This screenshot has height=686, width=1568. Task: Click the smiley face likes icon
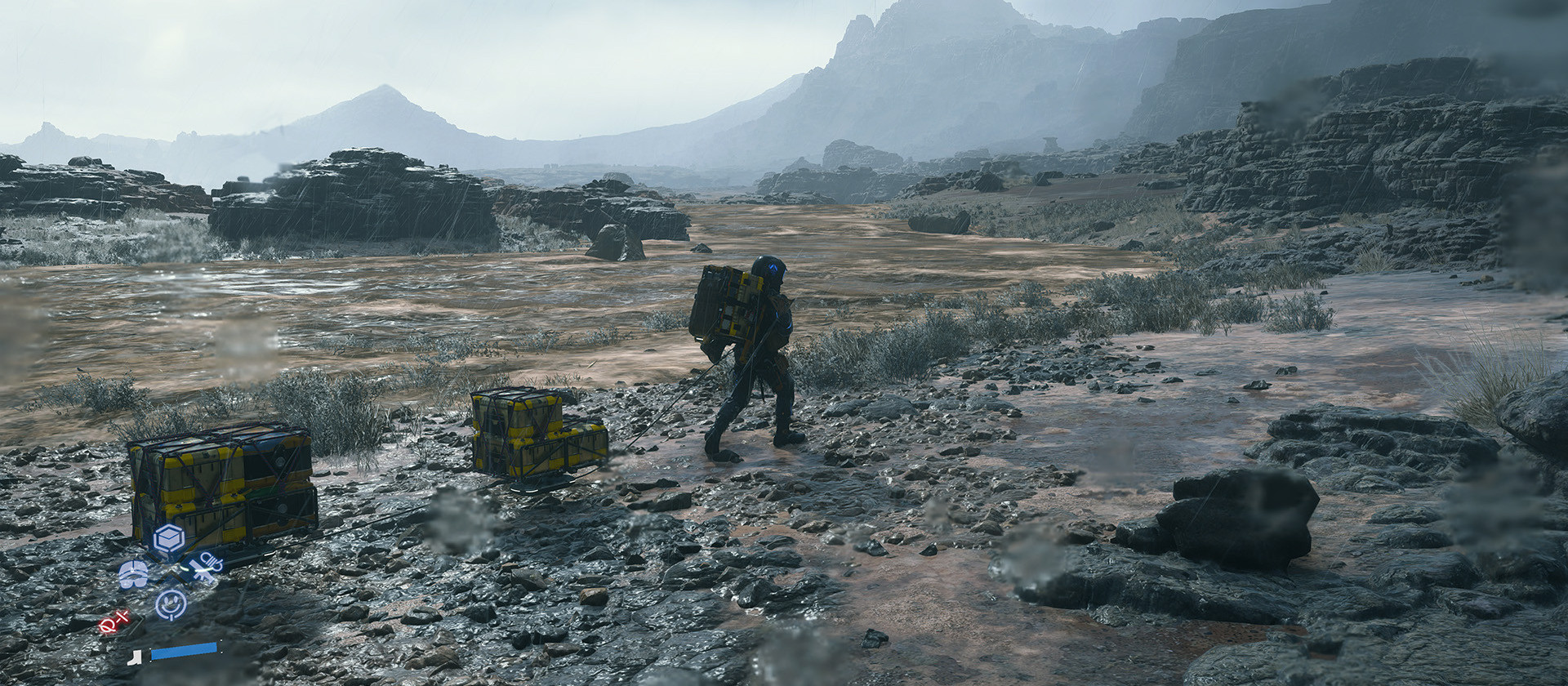(171, 603)
